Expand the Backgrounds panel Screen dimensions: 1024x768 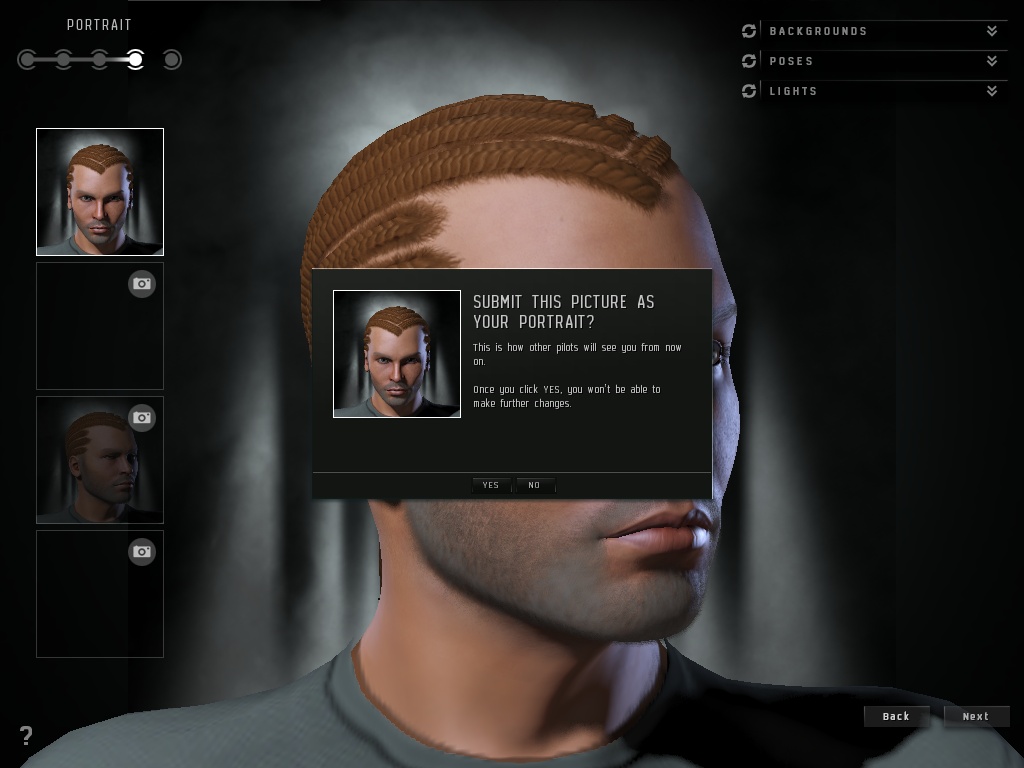click(x=991, y=31)
